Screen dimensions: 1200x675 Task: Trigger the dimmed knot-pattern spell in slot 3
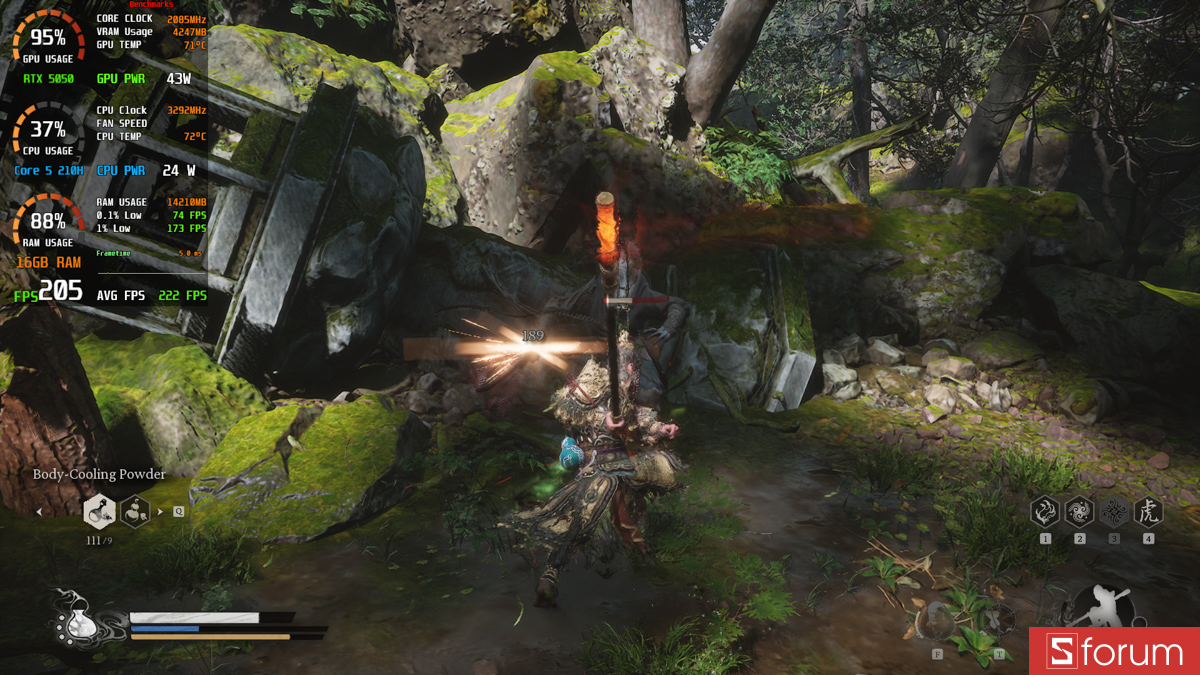point(1114,513)
